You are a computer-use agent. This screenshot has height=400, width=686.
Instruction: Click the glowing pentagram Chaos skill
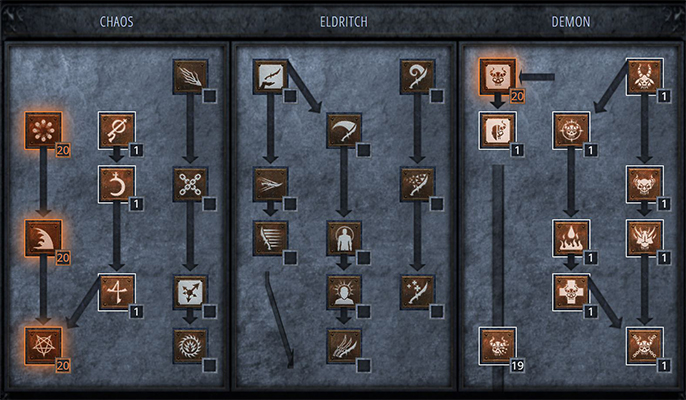pos(44,344)
